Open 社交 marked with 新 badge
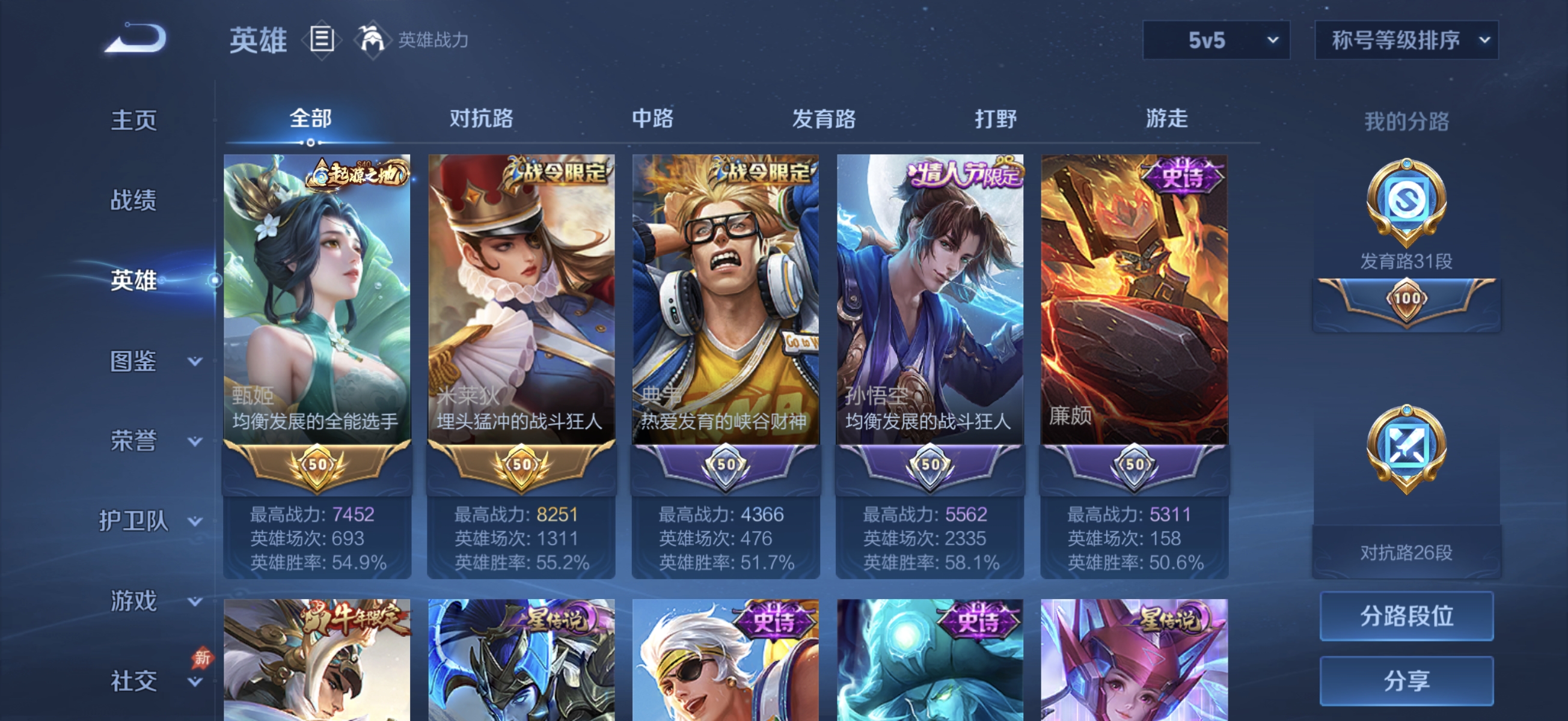This screenshot has height=721, width=1568. 134,680
